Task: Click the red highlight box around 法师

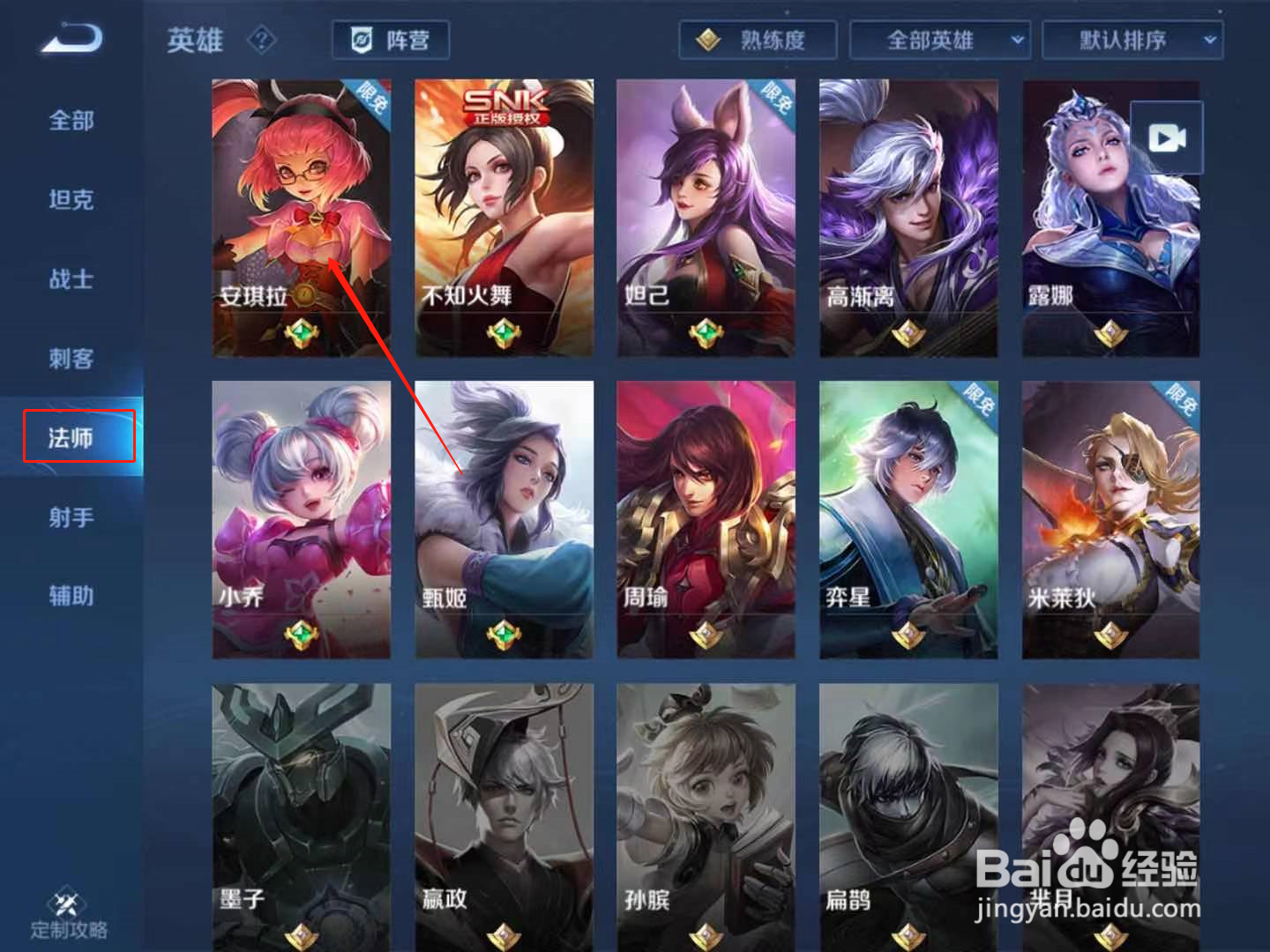Action: (x=78, y=435)
